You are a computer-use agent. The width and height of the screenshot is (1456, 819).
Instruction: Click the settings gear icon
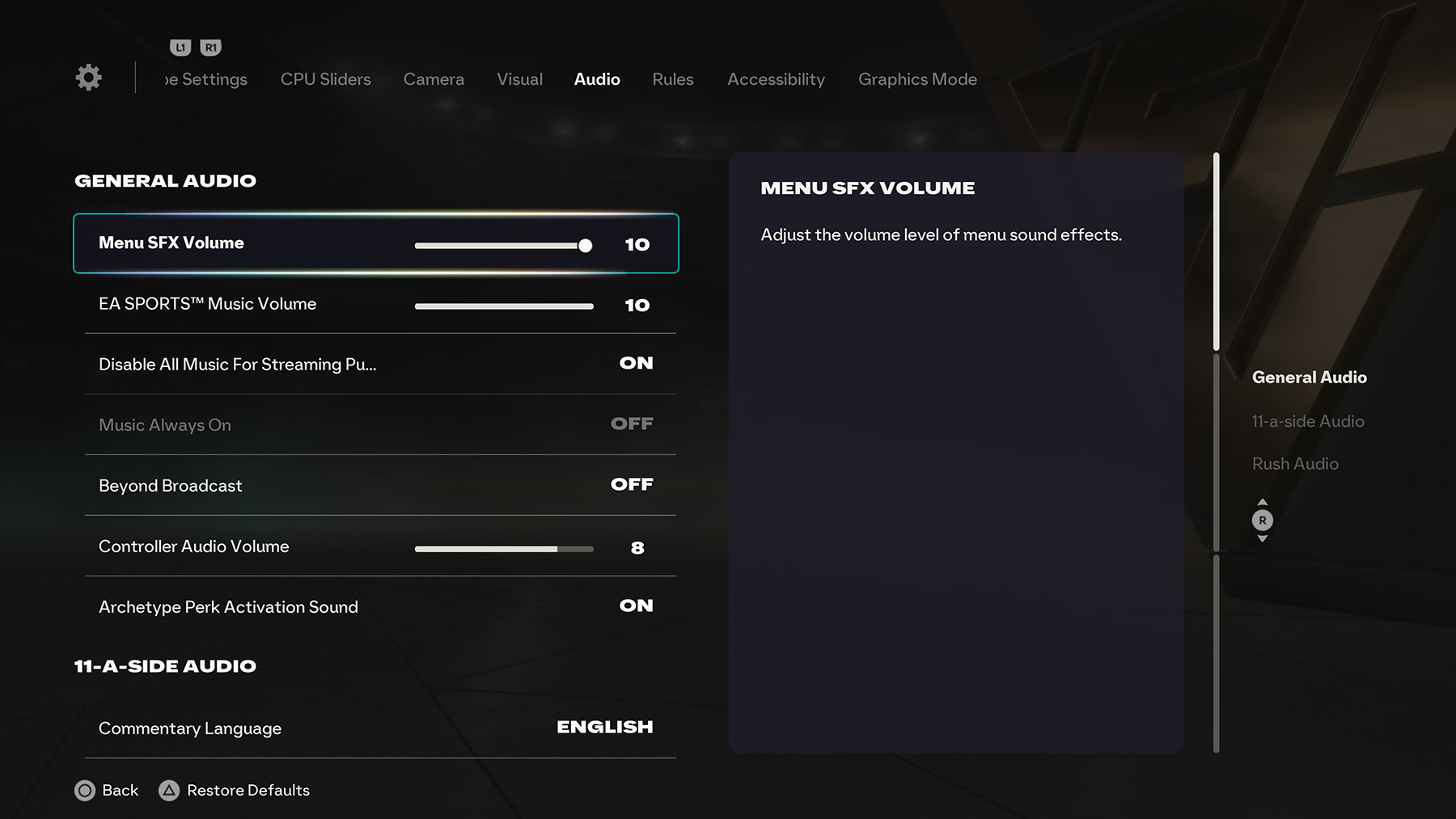coord(88,78)
